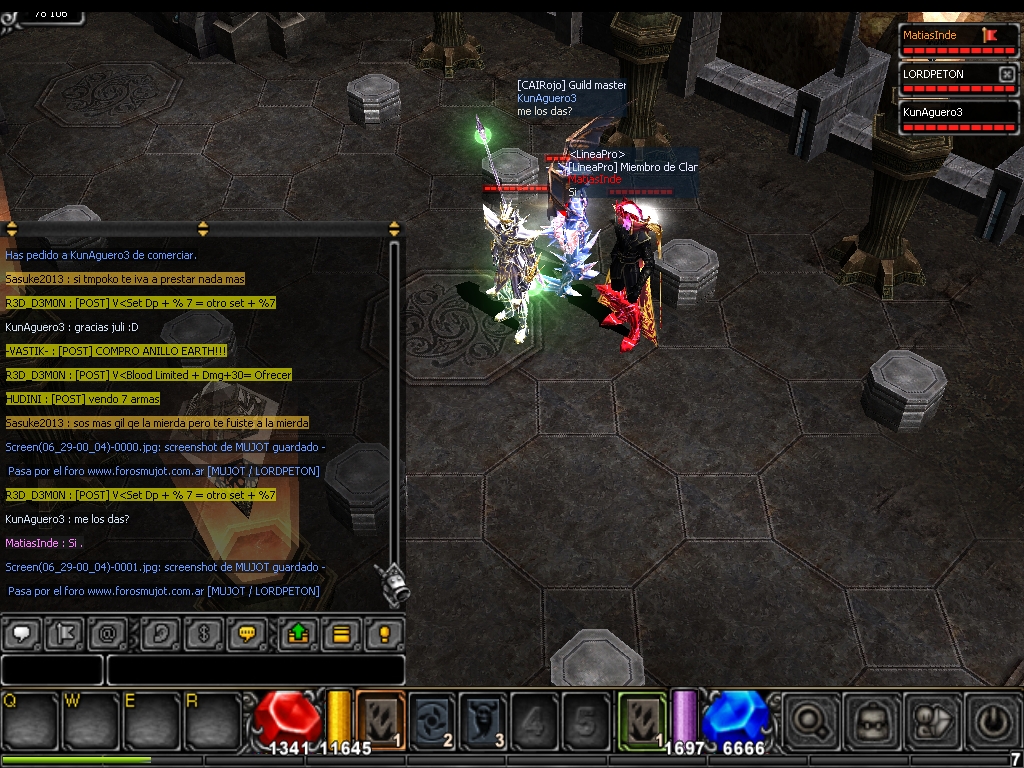Select party member MatiasInde
This screenshot has height=768, width=1024.
click(940, 36)
